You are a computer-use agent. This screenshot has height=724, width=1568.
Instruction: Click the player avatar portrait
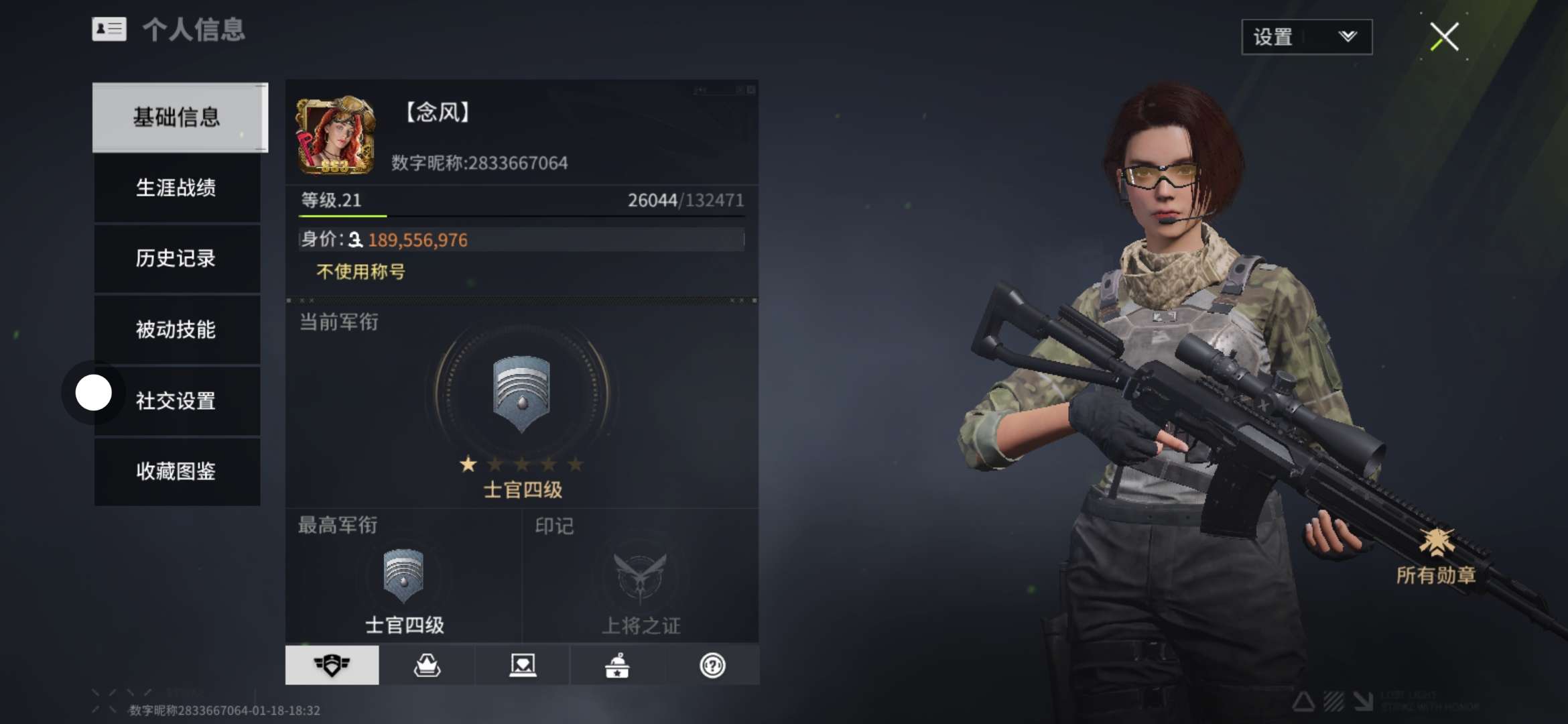coord(335,136)
